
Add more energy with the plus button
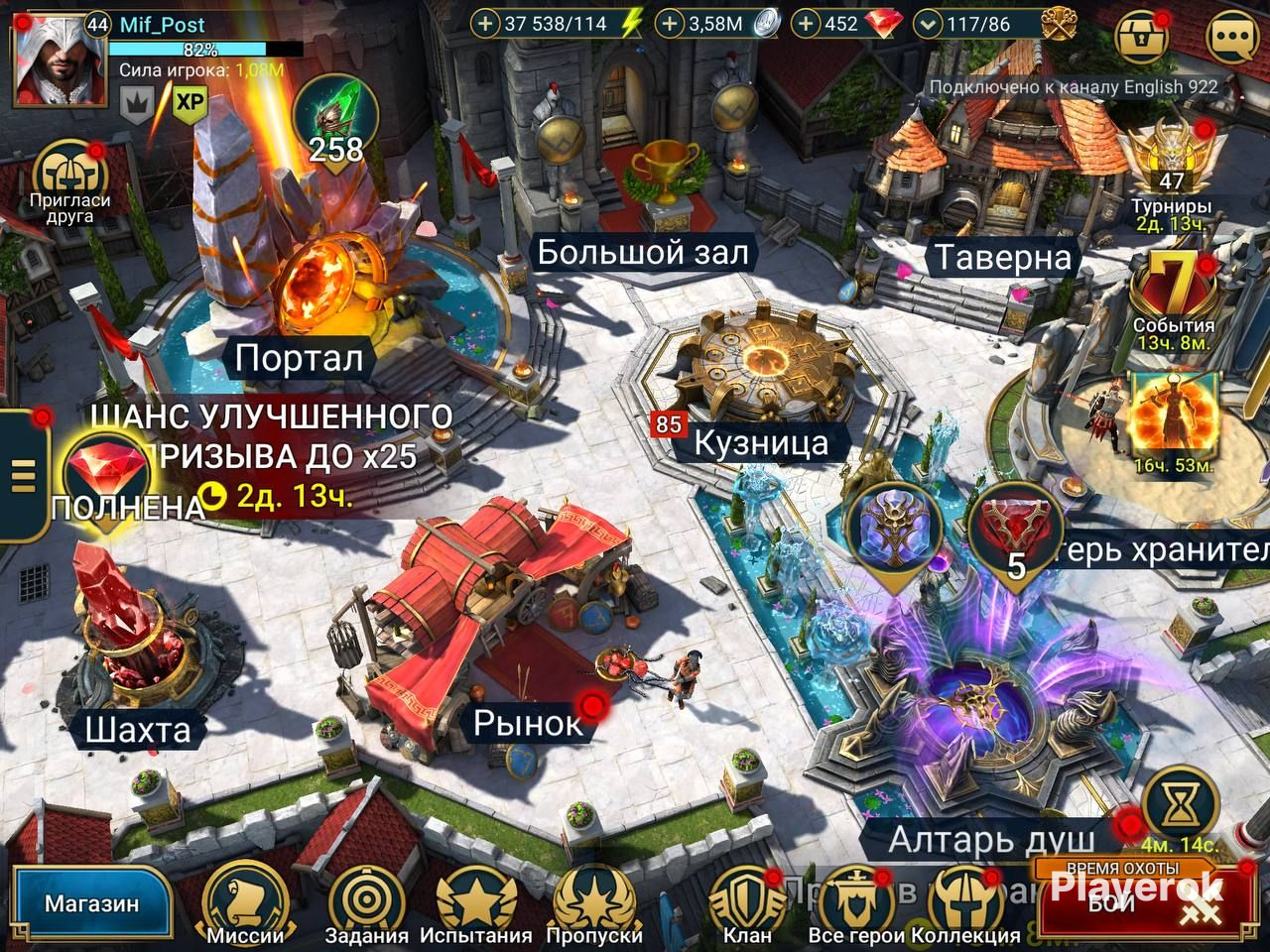click(x=485, y=23)
